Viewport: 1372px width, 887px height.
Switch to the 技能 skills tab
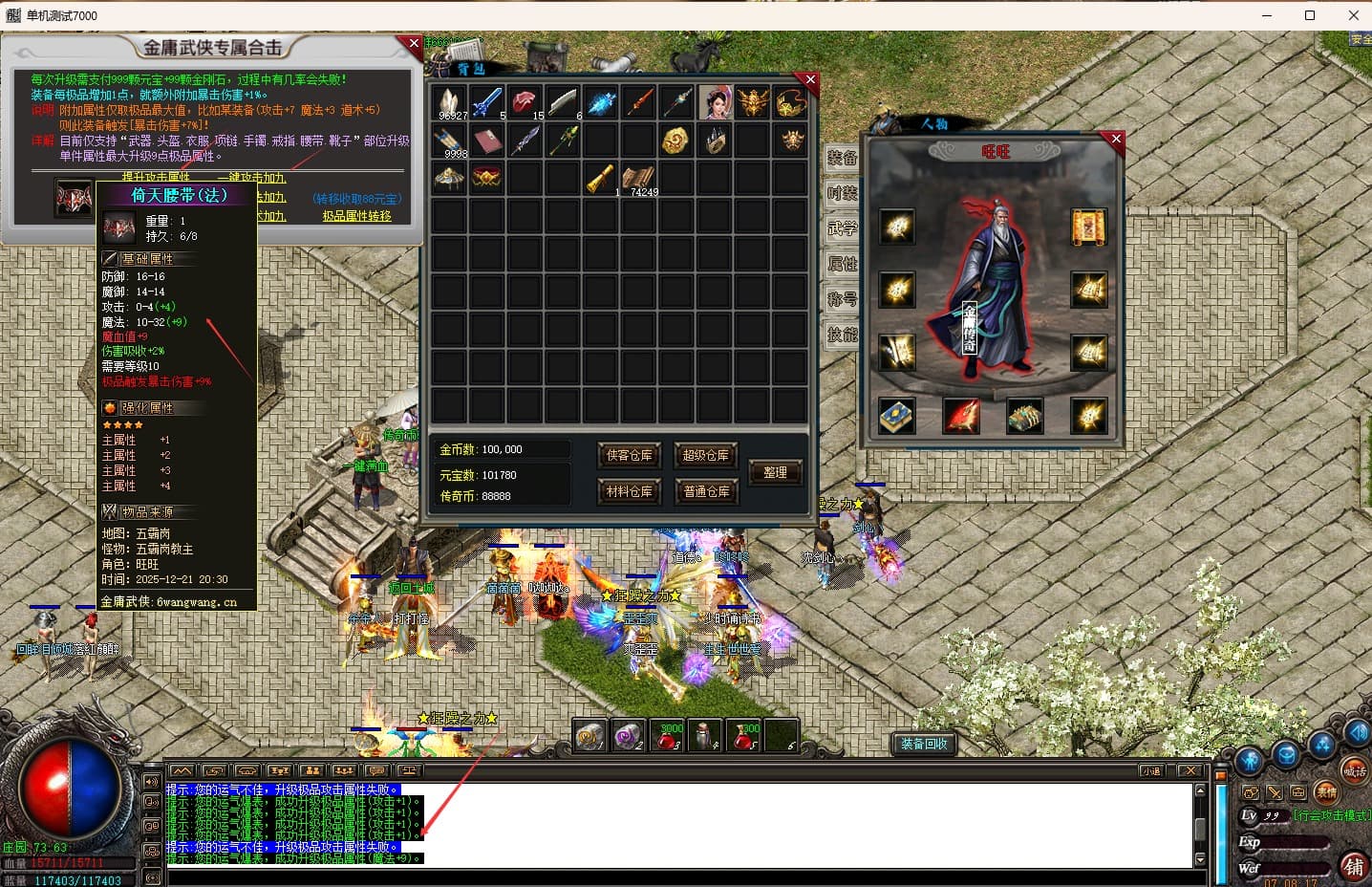pos(842,335)
